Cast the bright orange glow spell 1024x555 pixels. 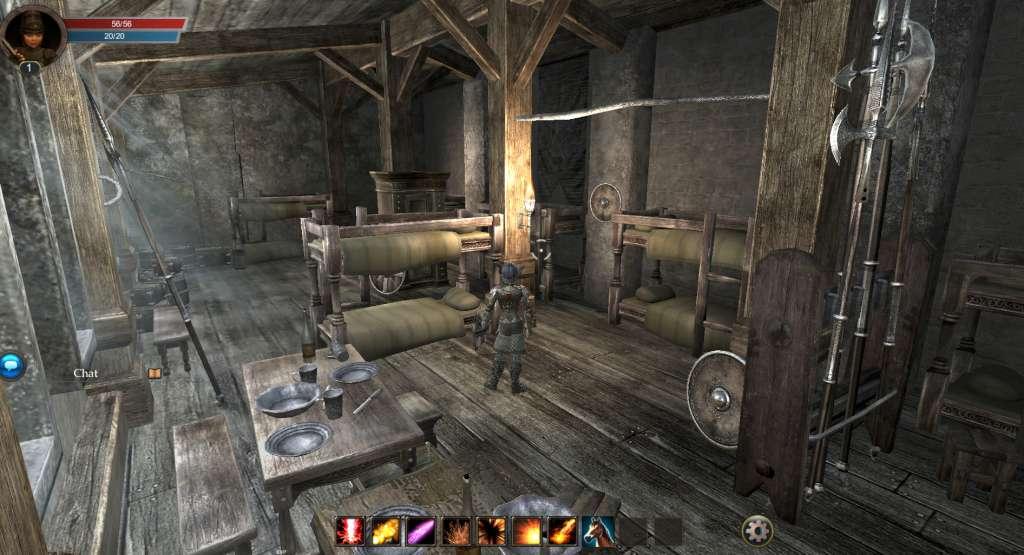click(527, 530)
